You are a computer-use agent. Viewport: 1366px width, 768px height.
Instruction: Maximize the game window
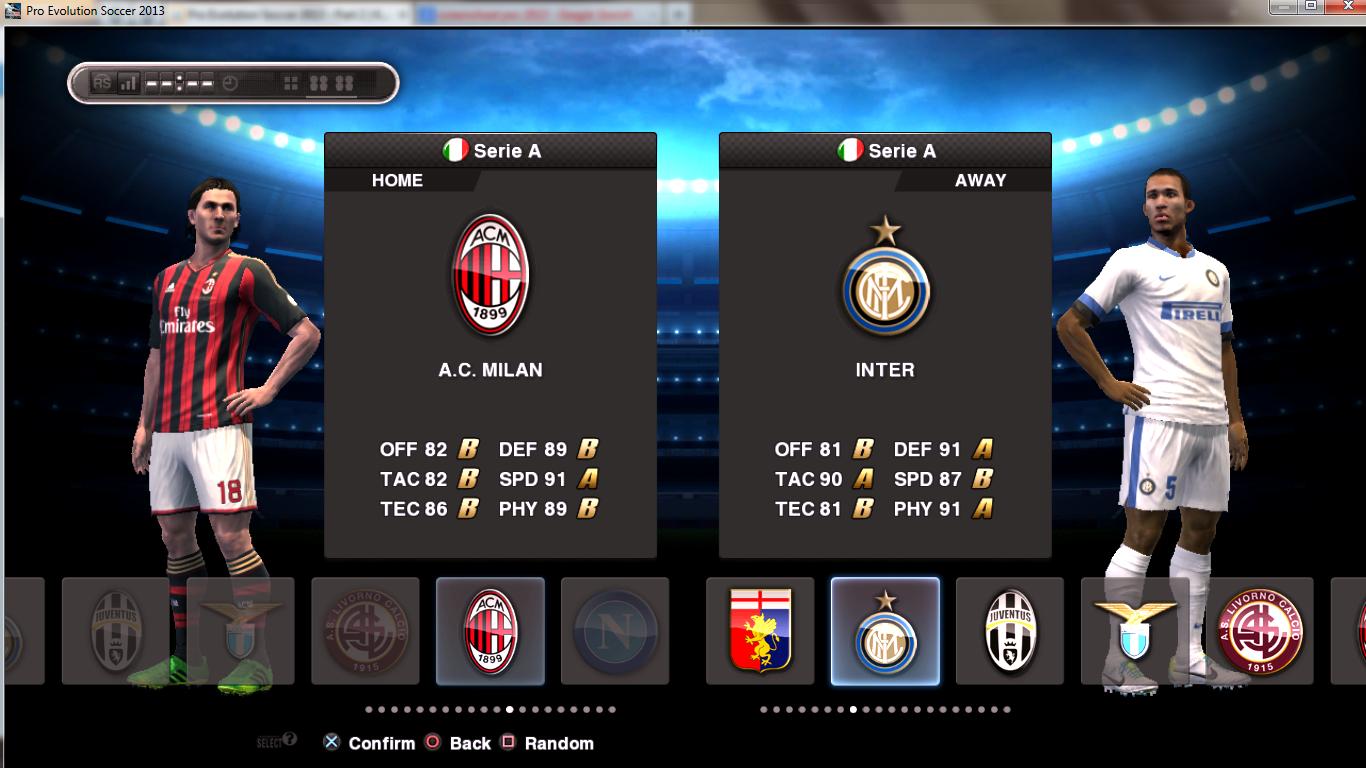1310,7
